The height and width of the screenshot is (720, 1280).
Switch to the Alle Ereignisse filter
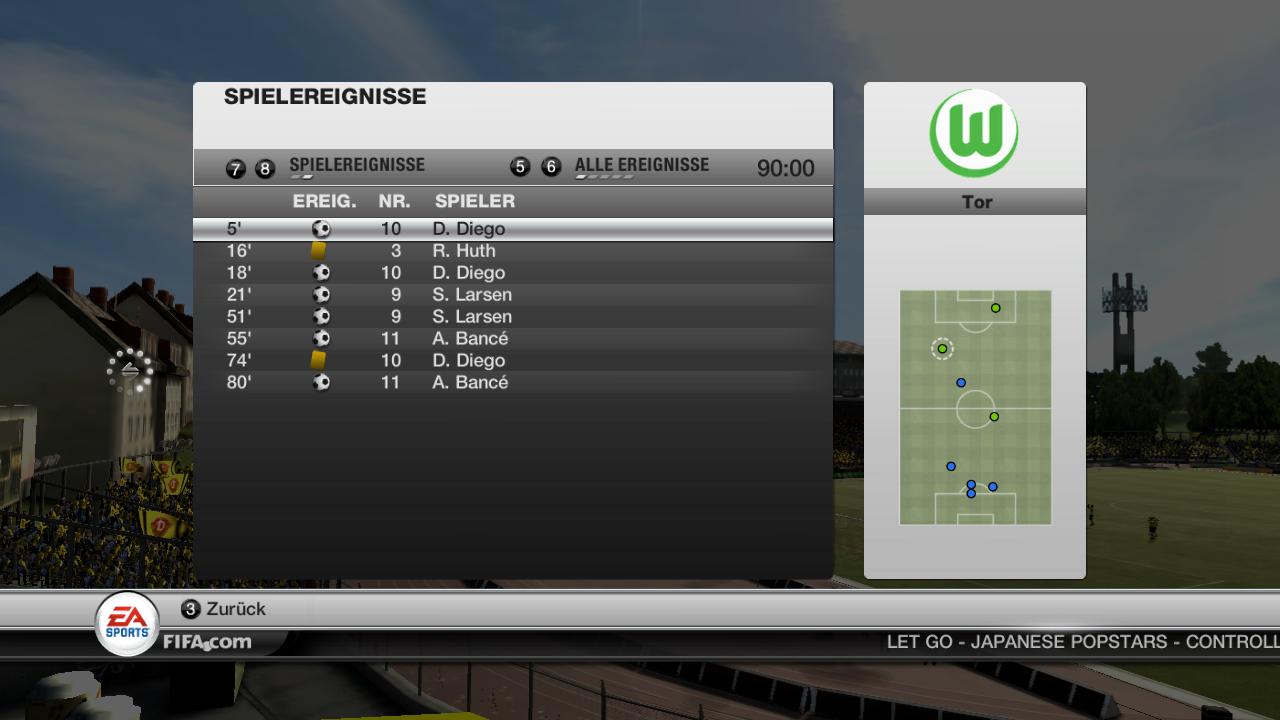641,166
